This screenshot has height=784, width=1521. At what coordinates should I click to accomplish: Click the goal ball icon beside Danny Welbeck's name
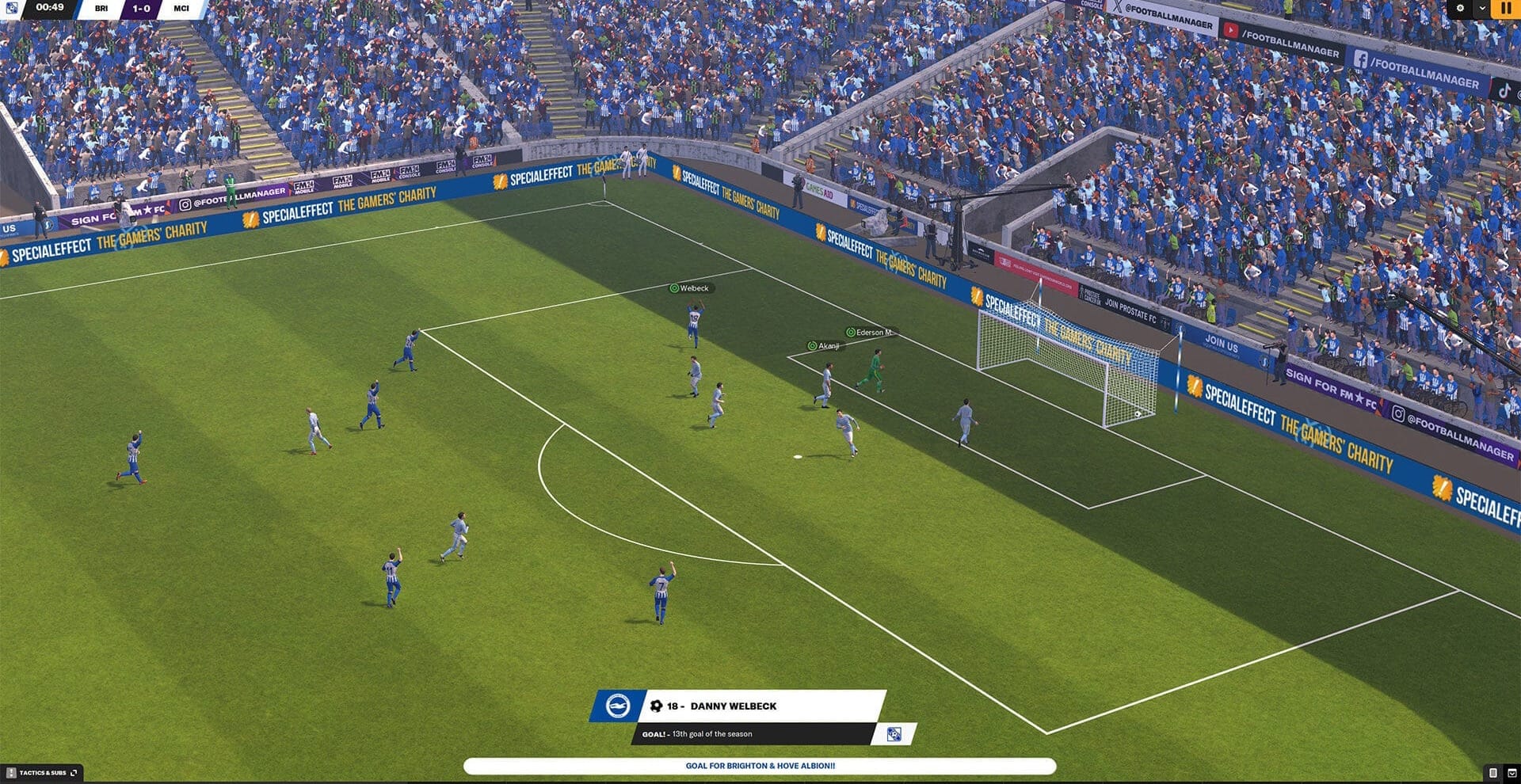657,706
